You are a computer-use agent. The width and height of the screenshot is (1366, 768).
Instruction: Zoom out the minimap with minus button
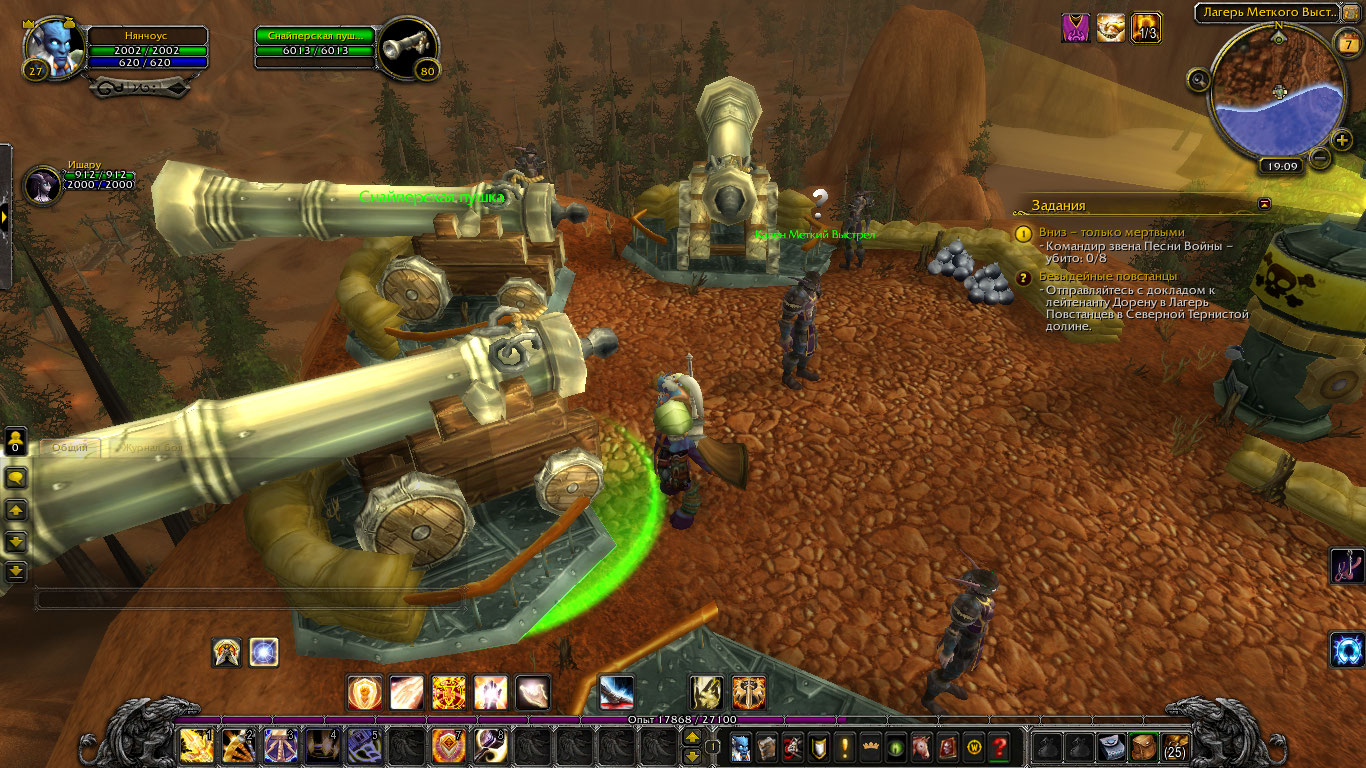click(1320, 158)
